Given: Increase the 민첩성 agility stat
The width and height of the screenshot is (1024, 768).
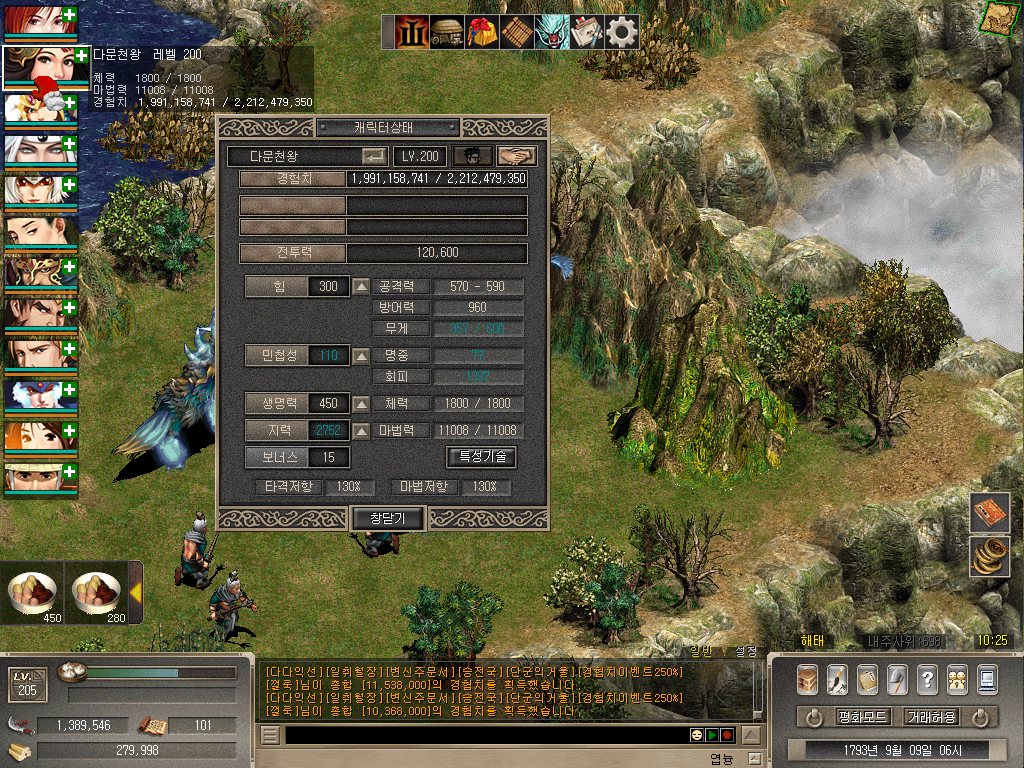Looking at the screenshot, I should point(361,355).
